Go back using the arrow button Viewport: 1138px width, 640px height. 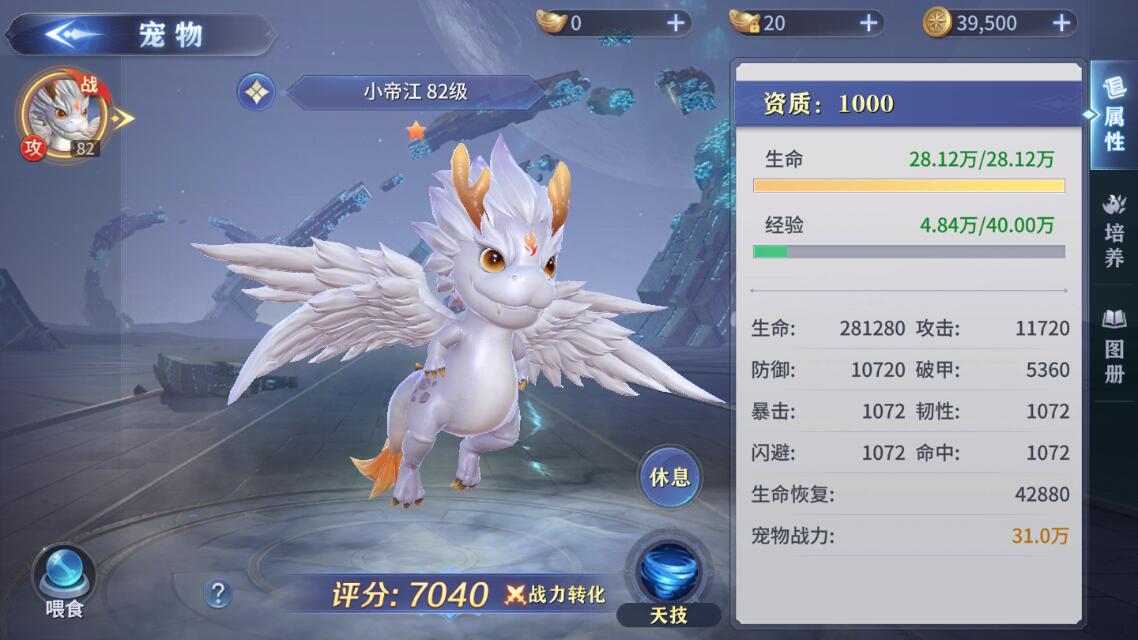[x=72, y=34]
